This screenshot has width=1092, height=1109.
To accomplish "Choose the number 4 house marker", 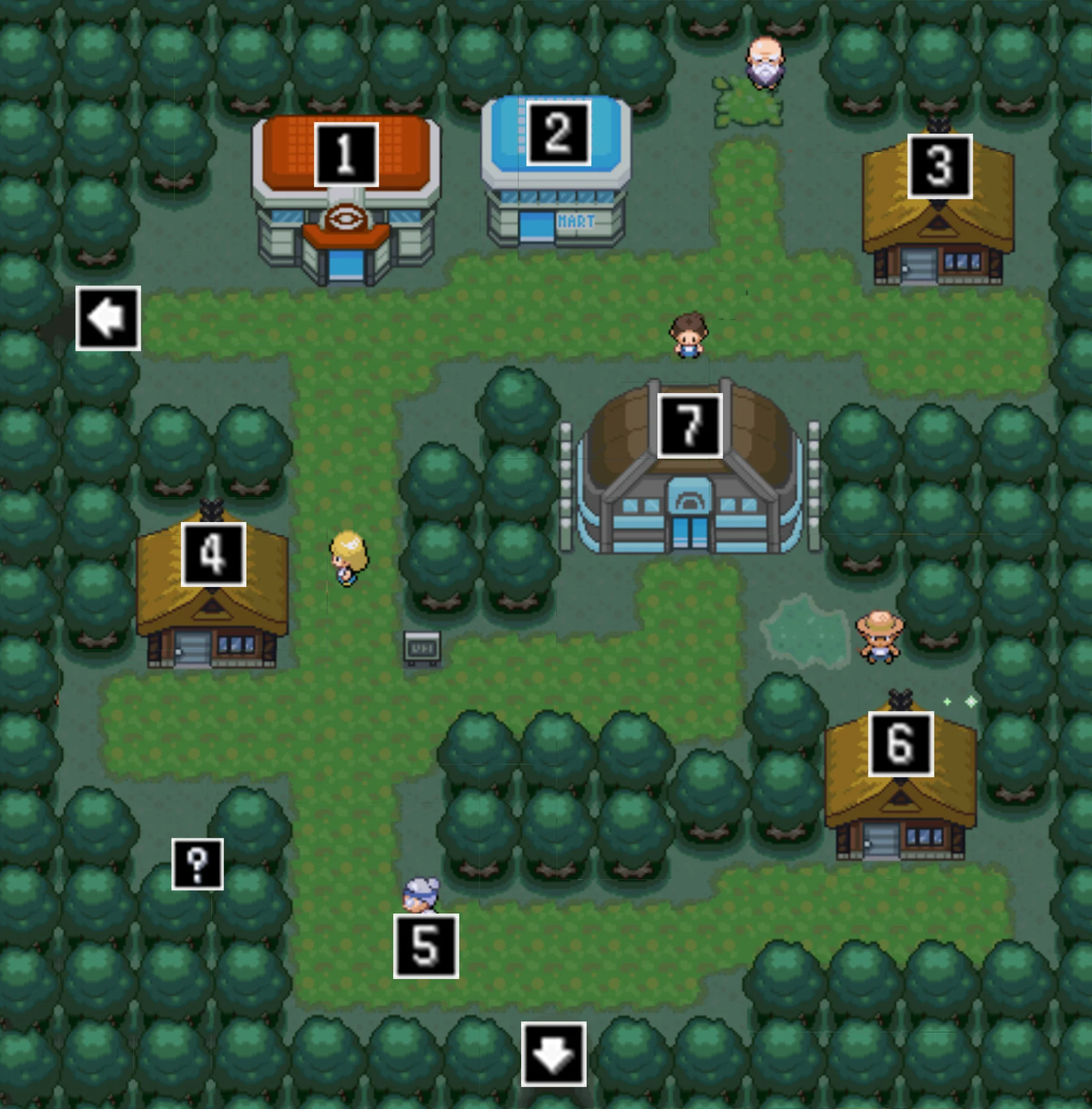I will tap(213, 554).
